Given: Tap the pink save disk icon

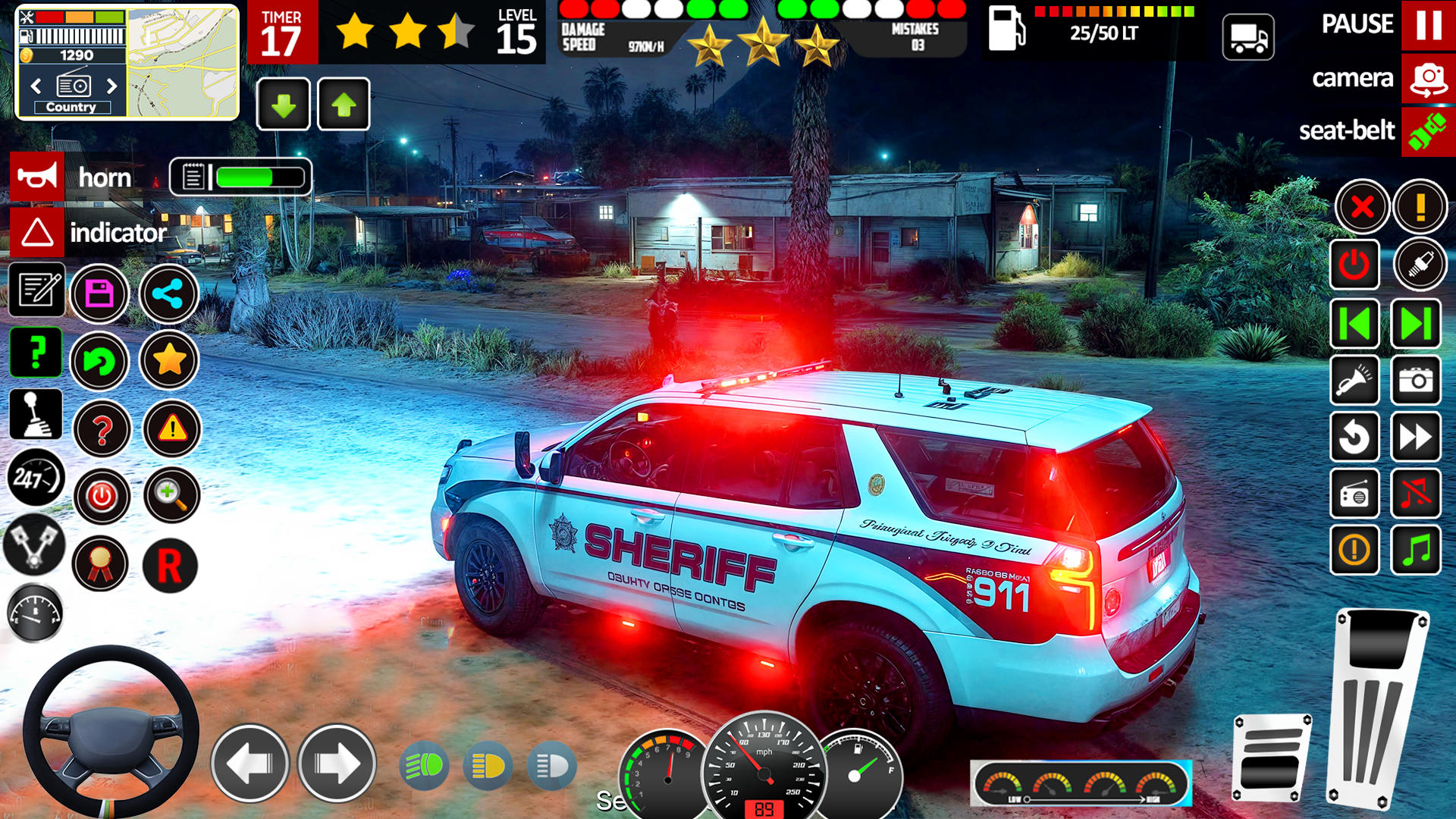Looking at the screenshot, I should click(99, 293).
